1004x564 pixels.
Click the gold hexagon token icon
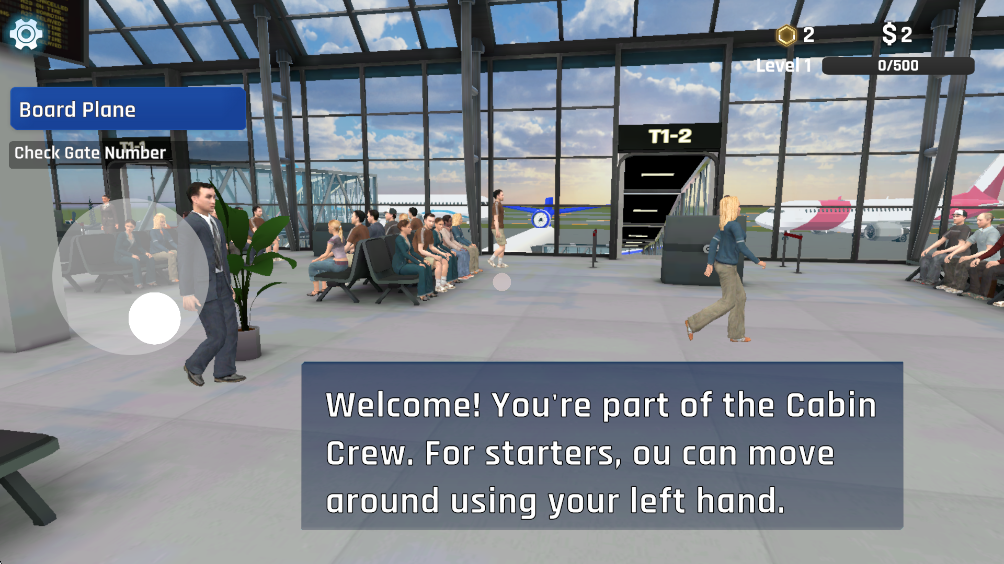[787, 35]
